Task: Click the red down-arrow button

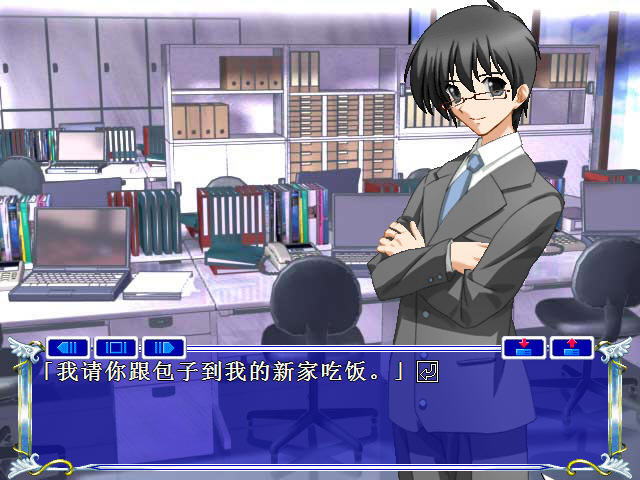Action: click(524, 348)
